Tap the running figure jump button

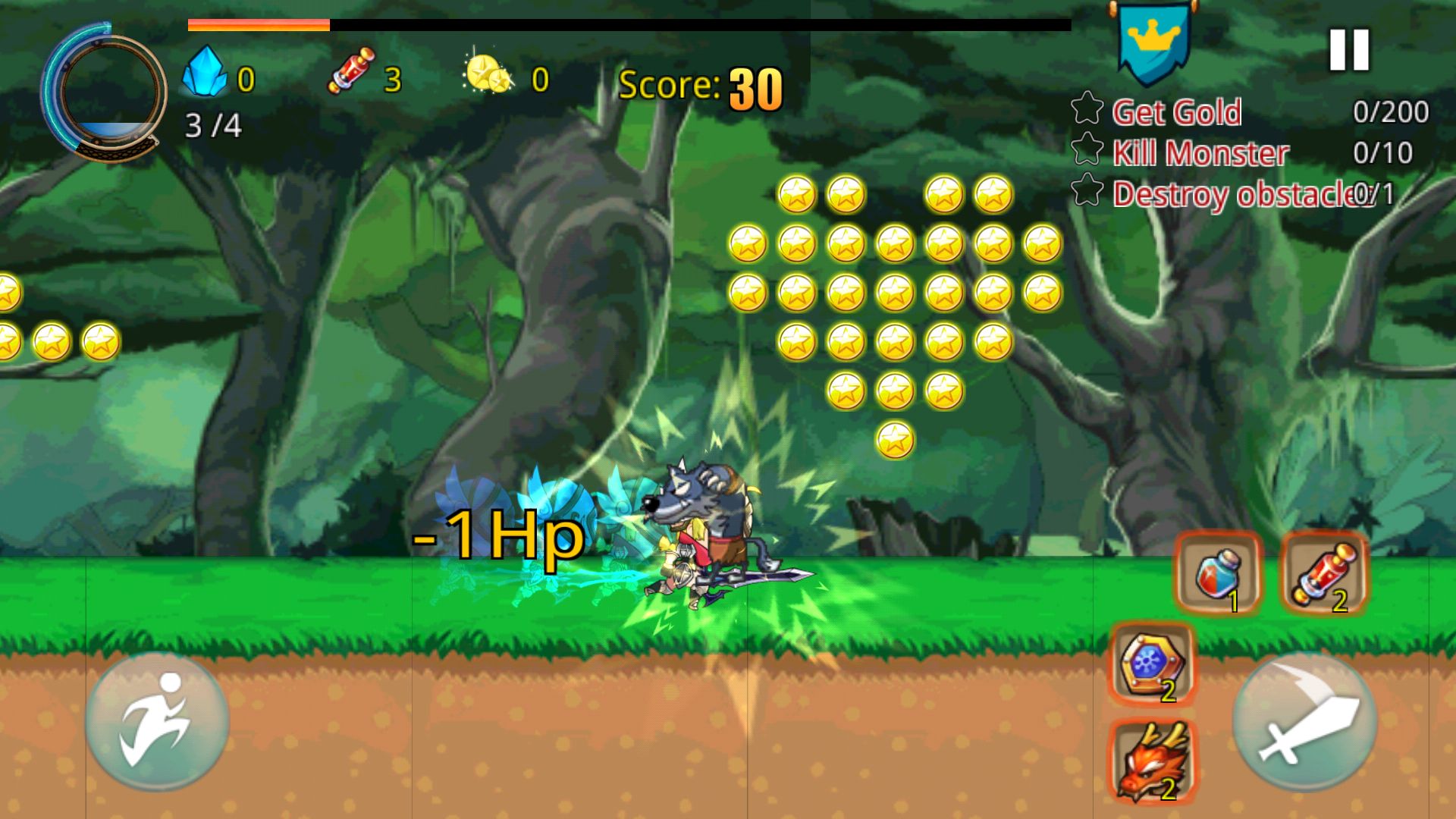(157, 721)
